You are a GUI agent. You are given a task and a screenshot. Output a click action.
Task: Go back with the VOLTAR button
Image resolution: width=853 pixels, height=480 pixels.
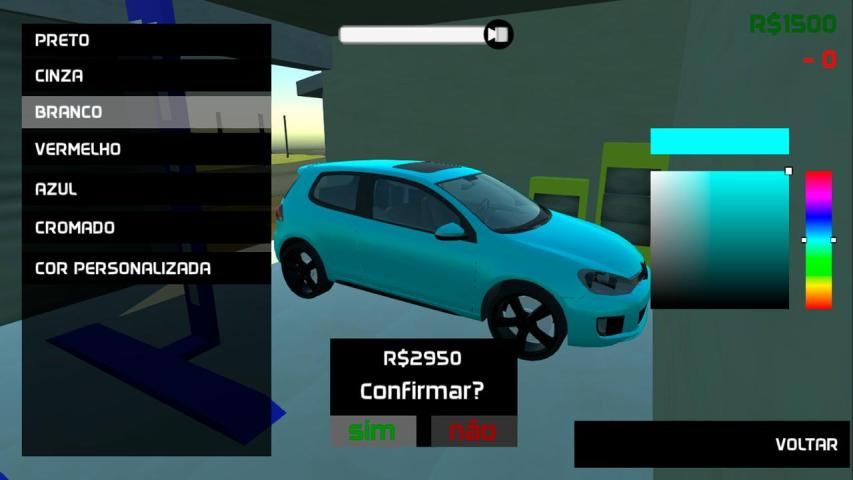(x=711, y=444)
